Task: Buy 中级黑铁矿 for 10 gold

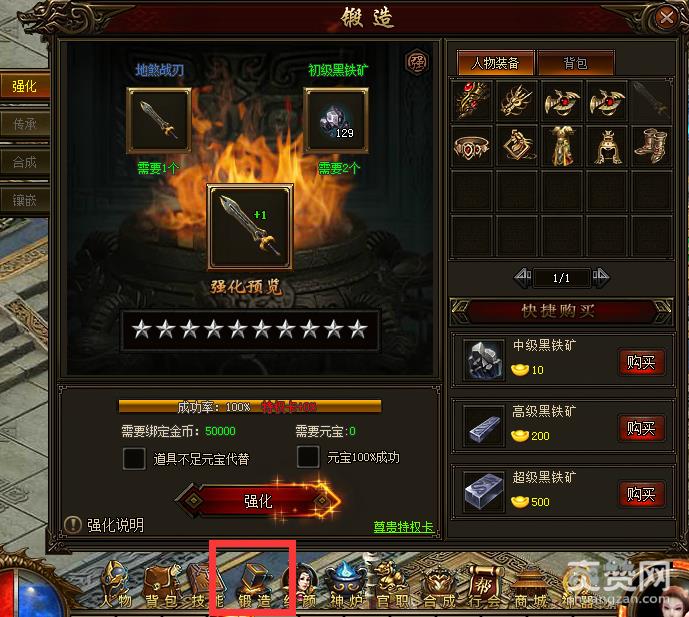Action: pyautogui.click(x=641, y=362)
